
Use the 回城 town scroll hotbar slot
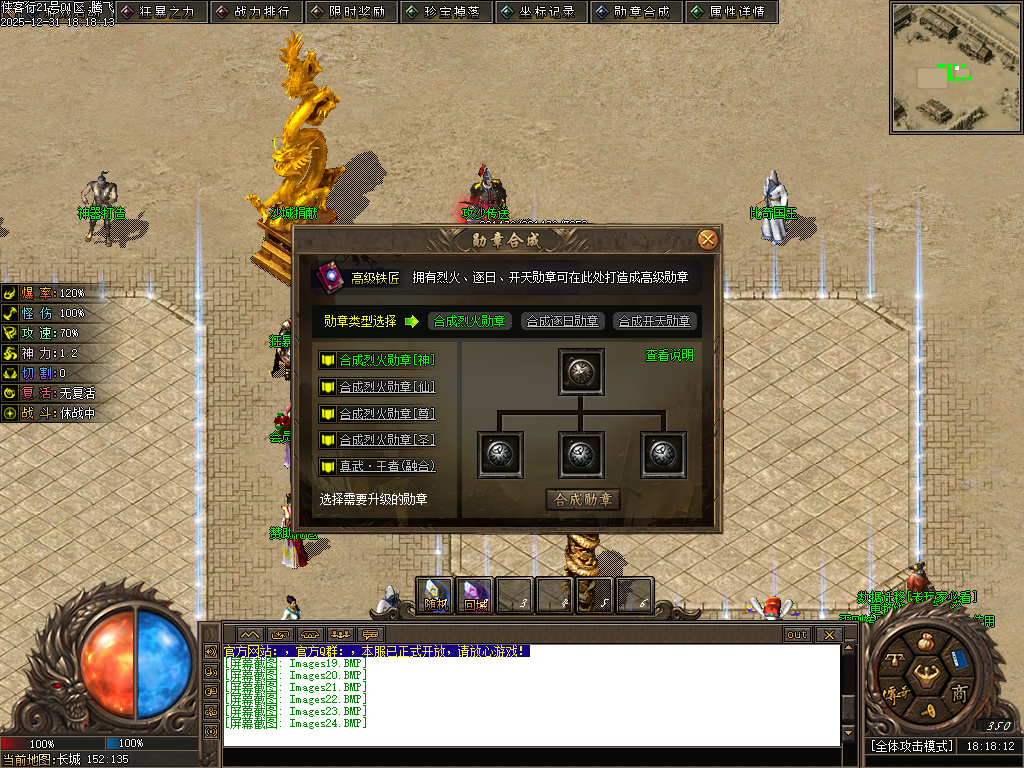click(475, 595)
